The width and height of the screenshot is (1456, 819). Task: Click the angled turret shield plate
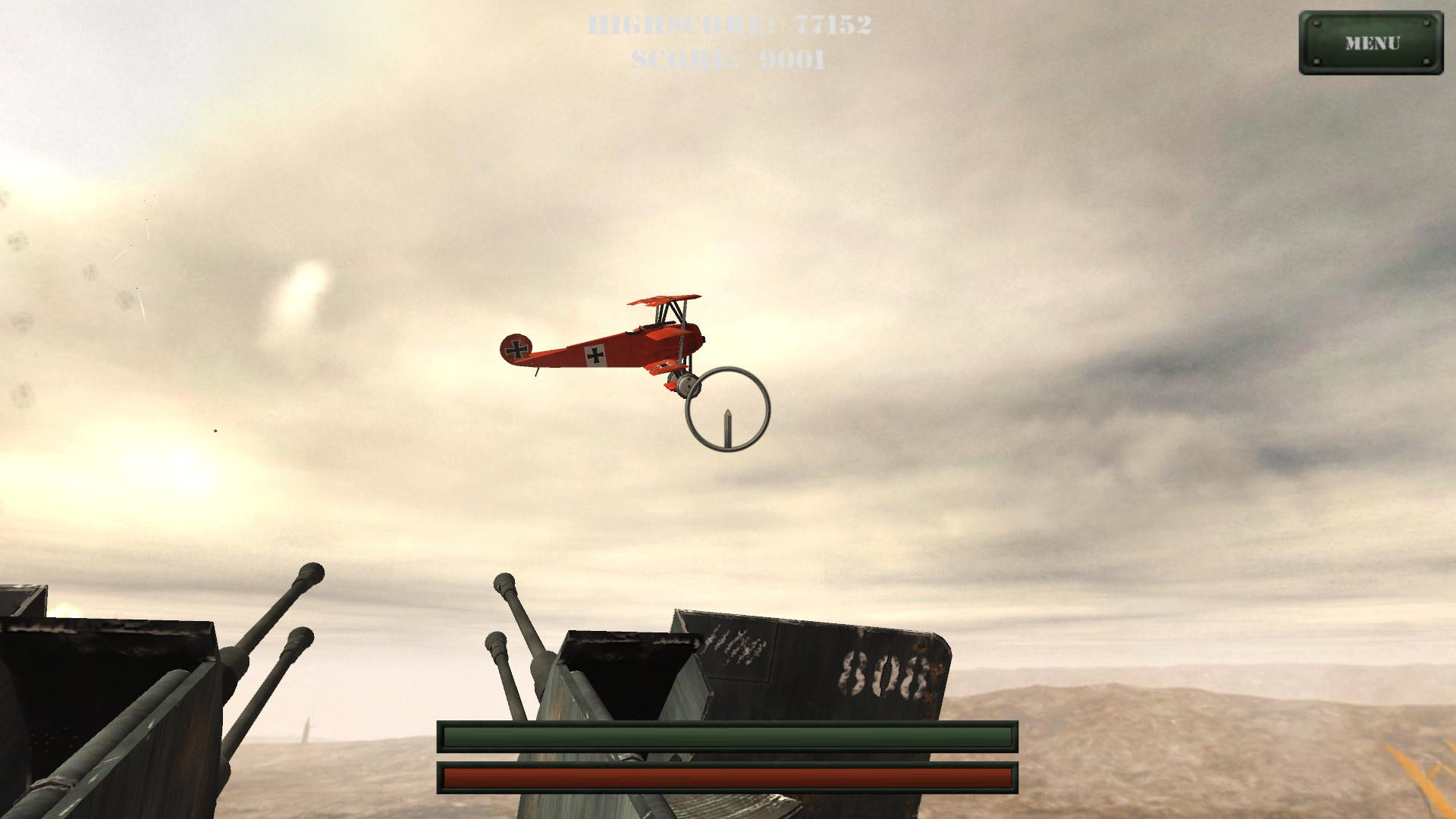[x=804, y=667]
